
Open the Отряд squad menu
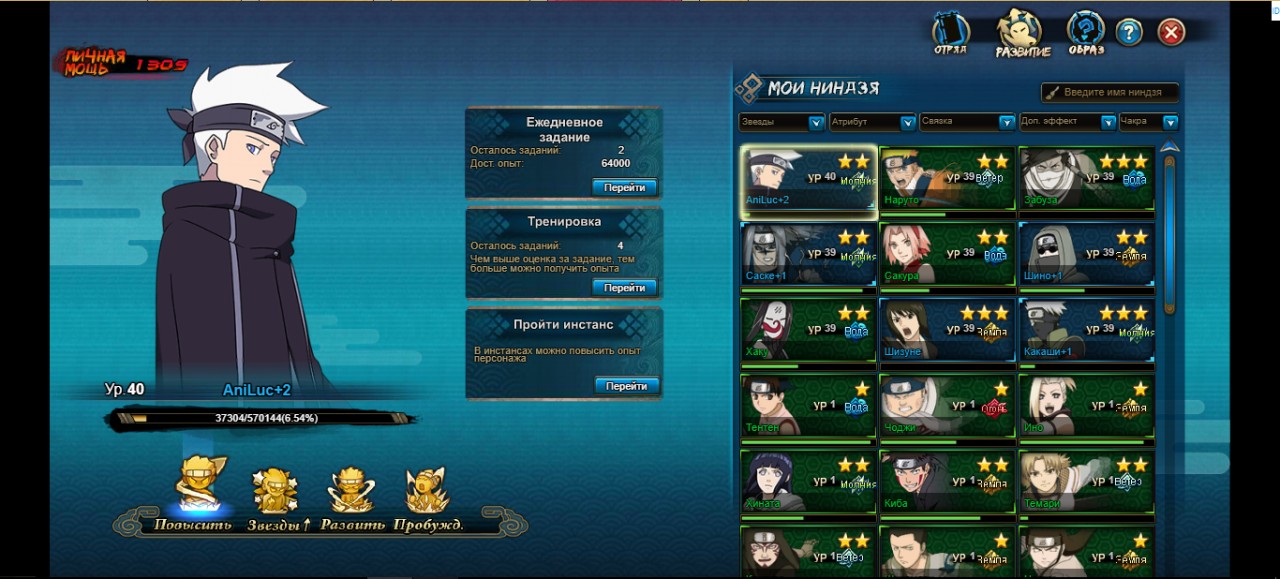950,33
